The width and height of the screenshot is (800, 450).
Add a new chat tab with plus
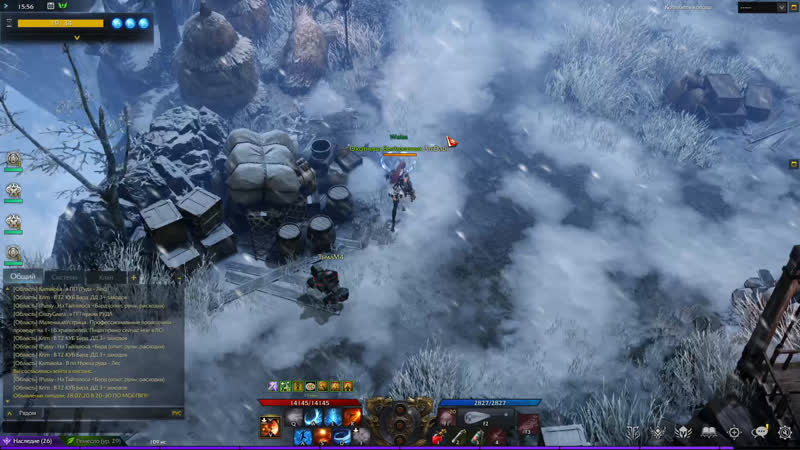pos(133,277)
